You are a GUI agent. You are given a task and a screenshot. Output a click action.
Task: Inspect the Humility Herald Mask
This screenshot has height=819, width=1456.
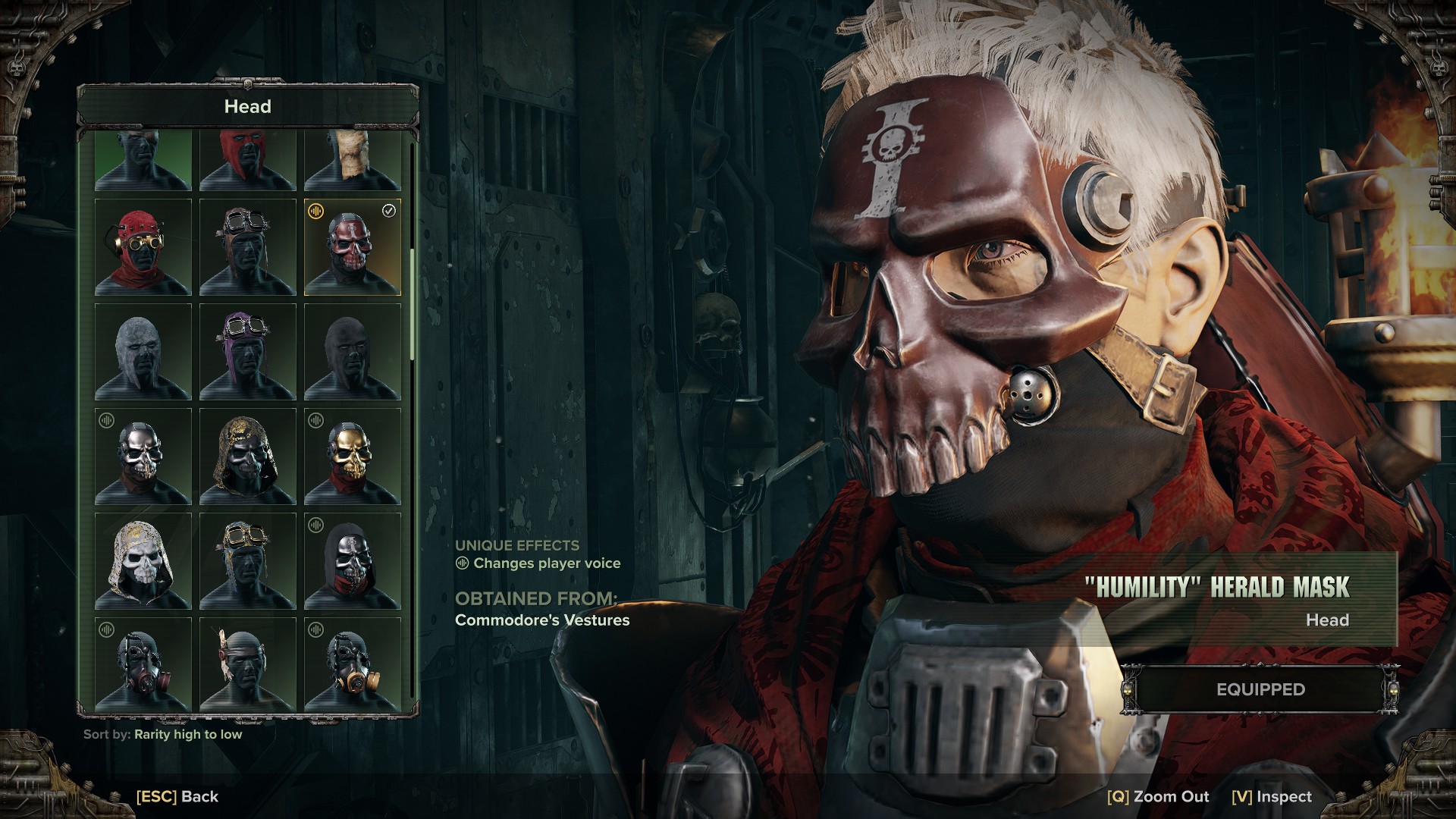click(x=1272, y=796)
